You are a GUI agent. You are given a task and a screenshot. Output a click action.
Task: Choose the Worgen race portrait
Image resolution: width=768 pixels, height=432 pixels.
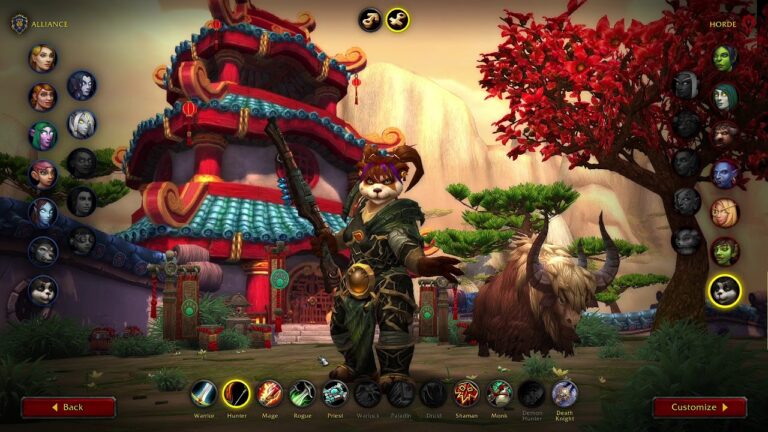42,251
